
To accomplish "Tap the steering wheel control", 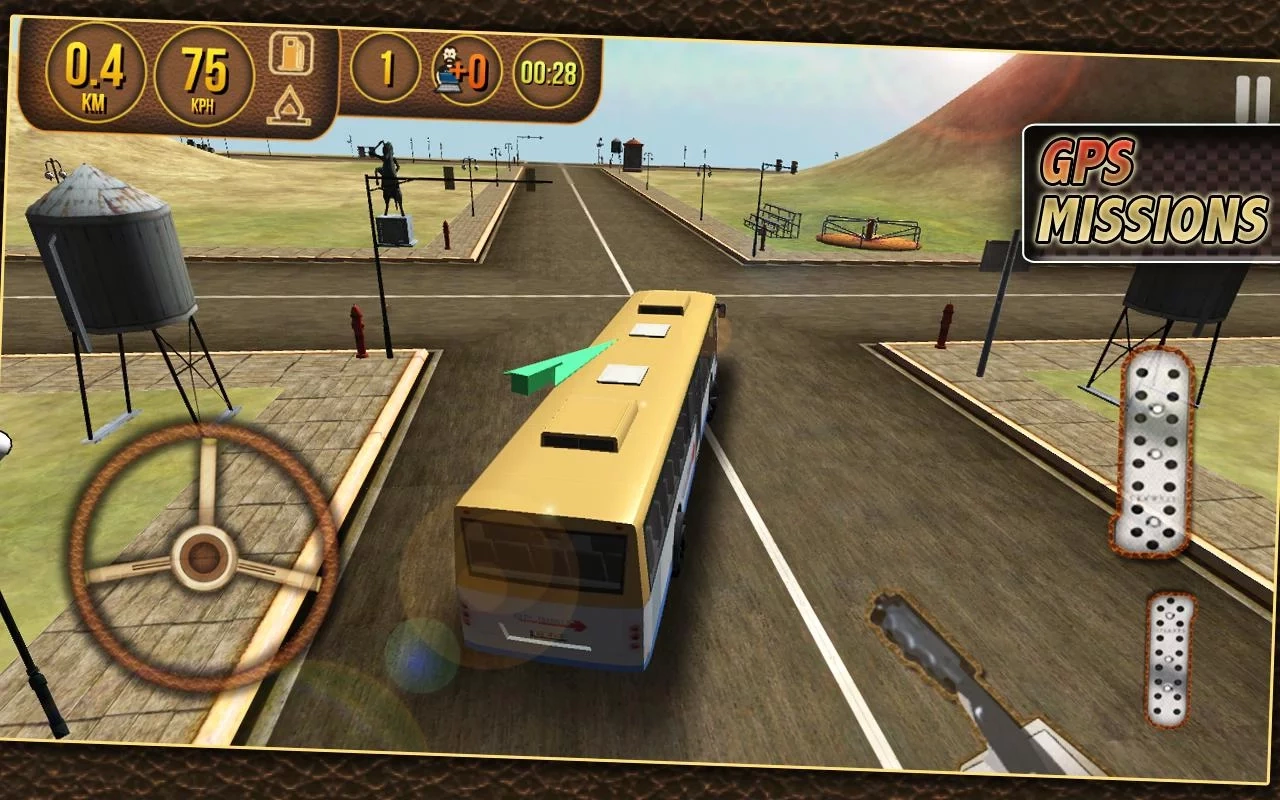I will [x=203, y=557].
